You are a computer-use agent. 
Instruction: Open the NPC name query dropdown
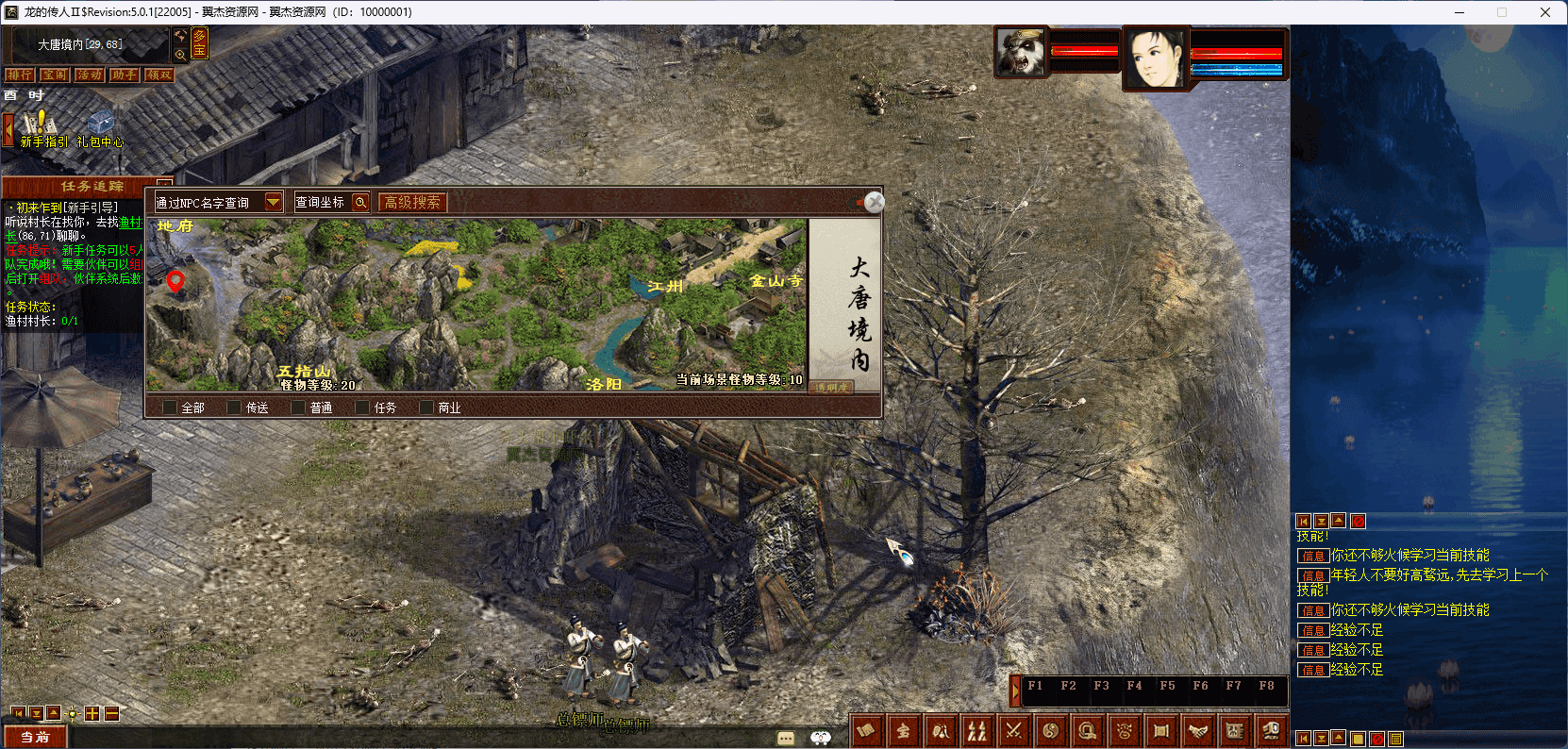click(x=274, y=202)
